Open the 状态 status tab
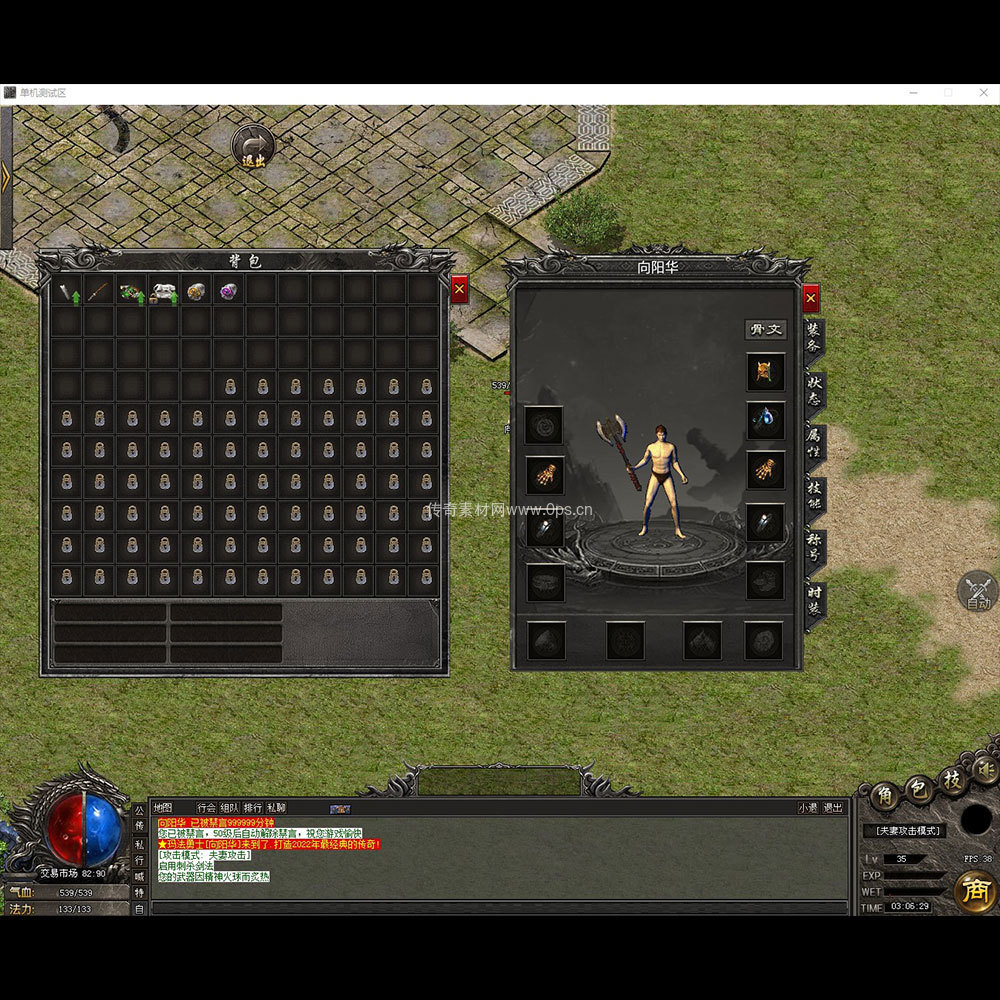The image size is (1000, 1000). click(814, 390)
